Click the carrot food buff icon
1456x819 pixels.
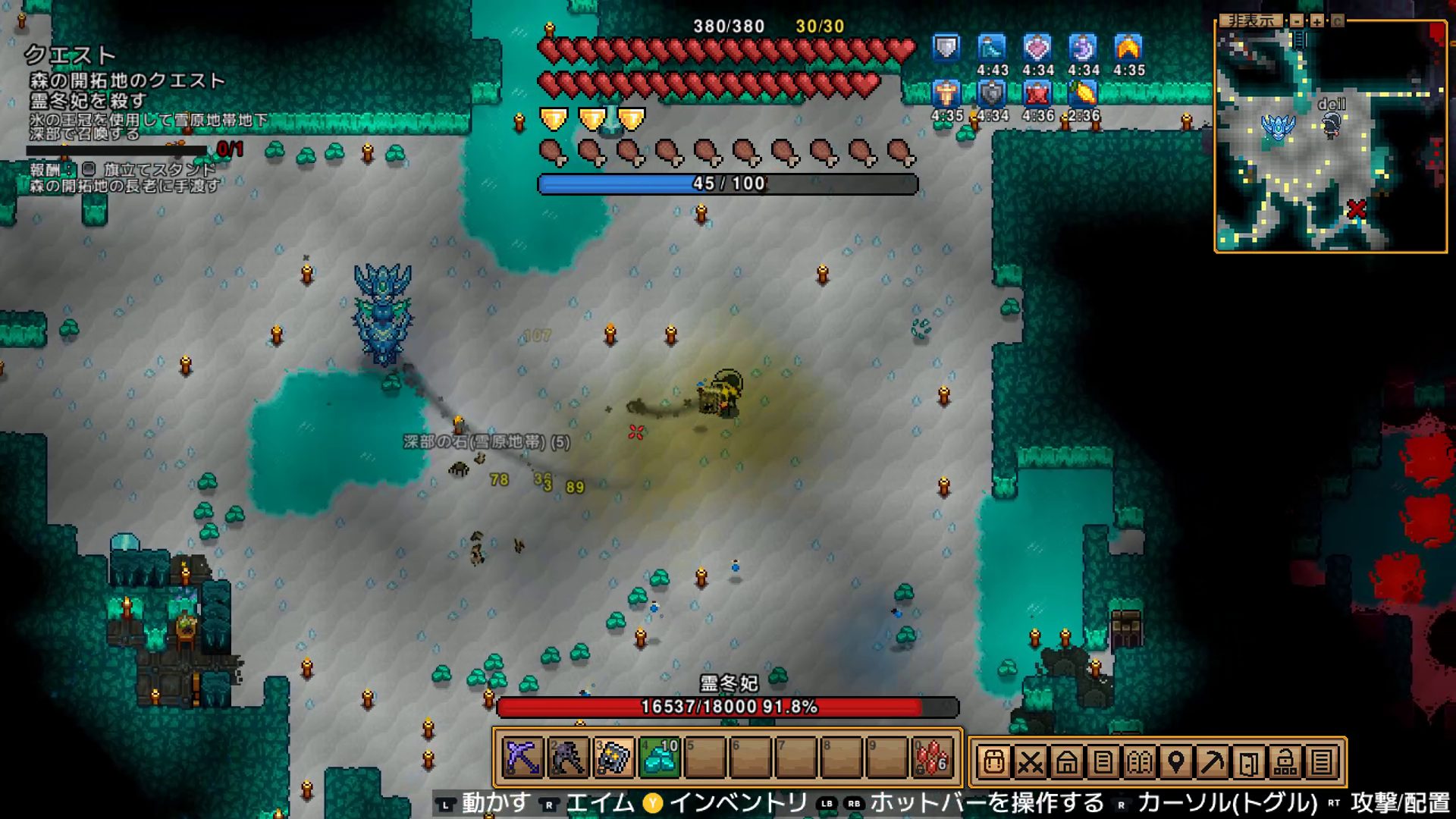pos(1084,94)
